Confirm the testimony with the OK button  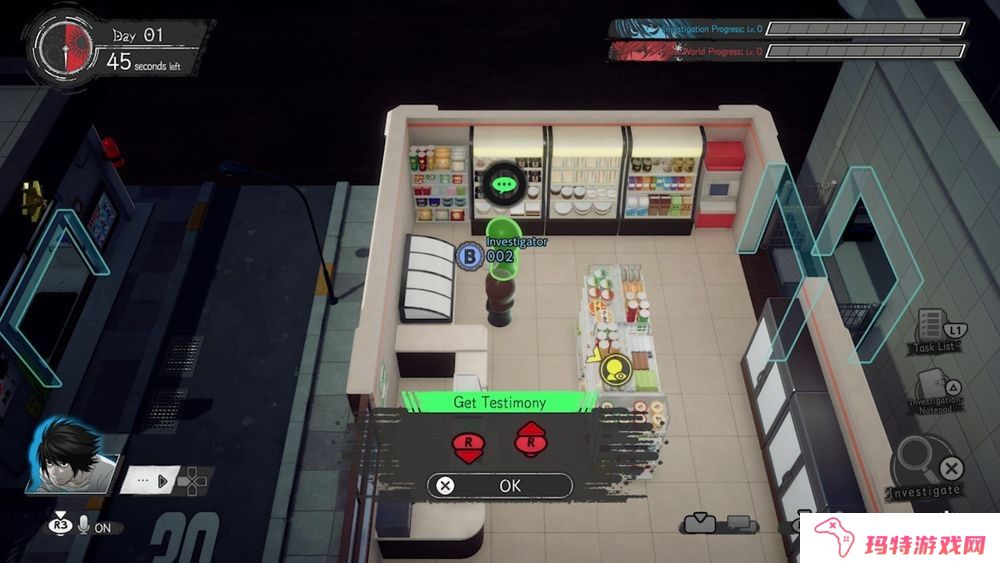click(500, 486)
